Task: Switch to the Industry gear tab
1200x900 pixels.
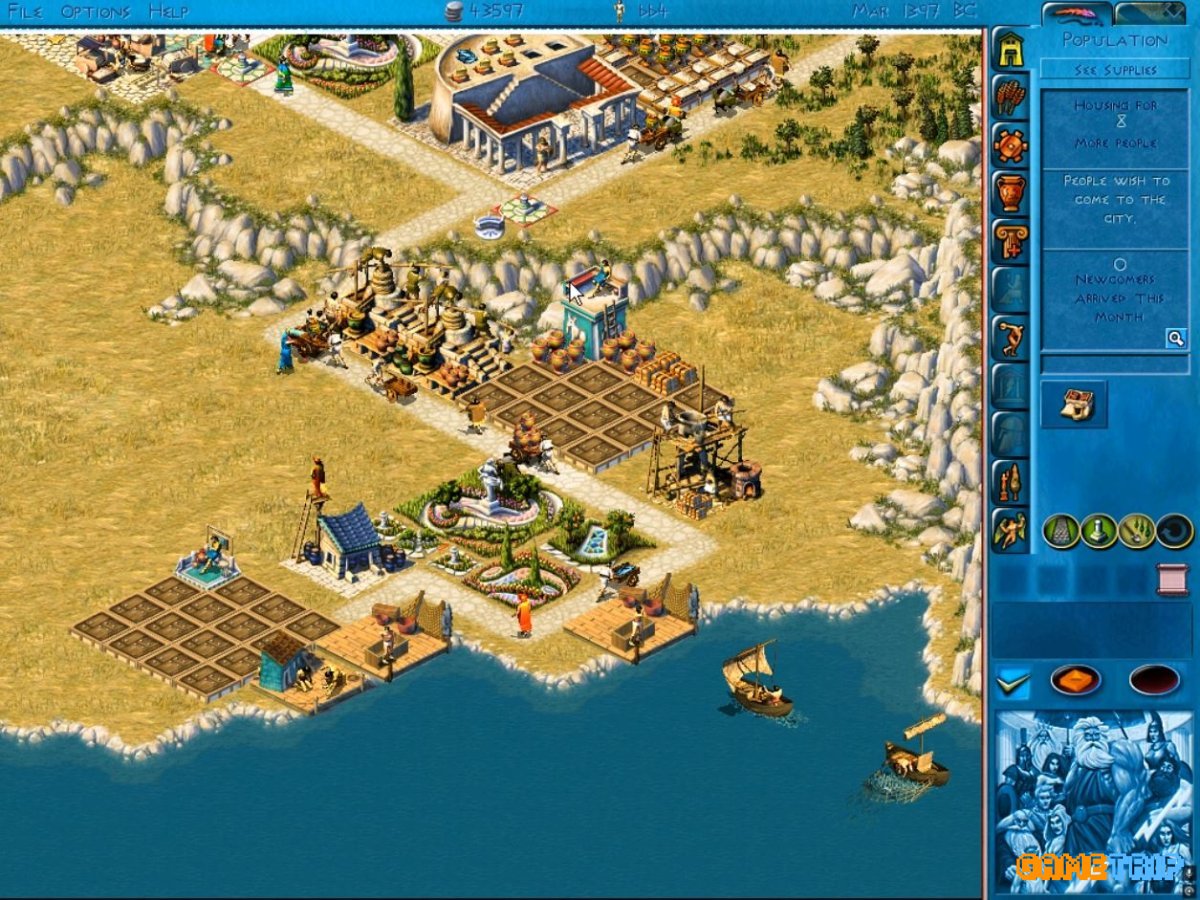Action: [1010, 145]
